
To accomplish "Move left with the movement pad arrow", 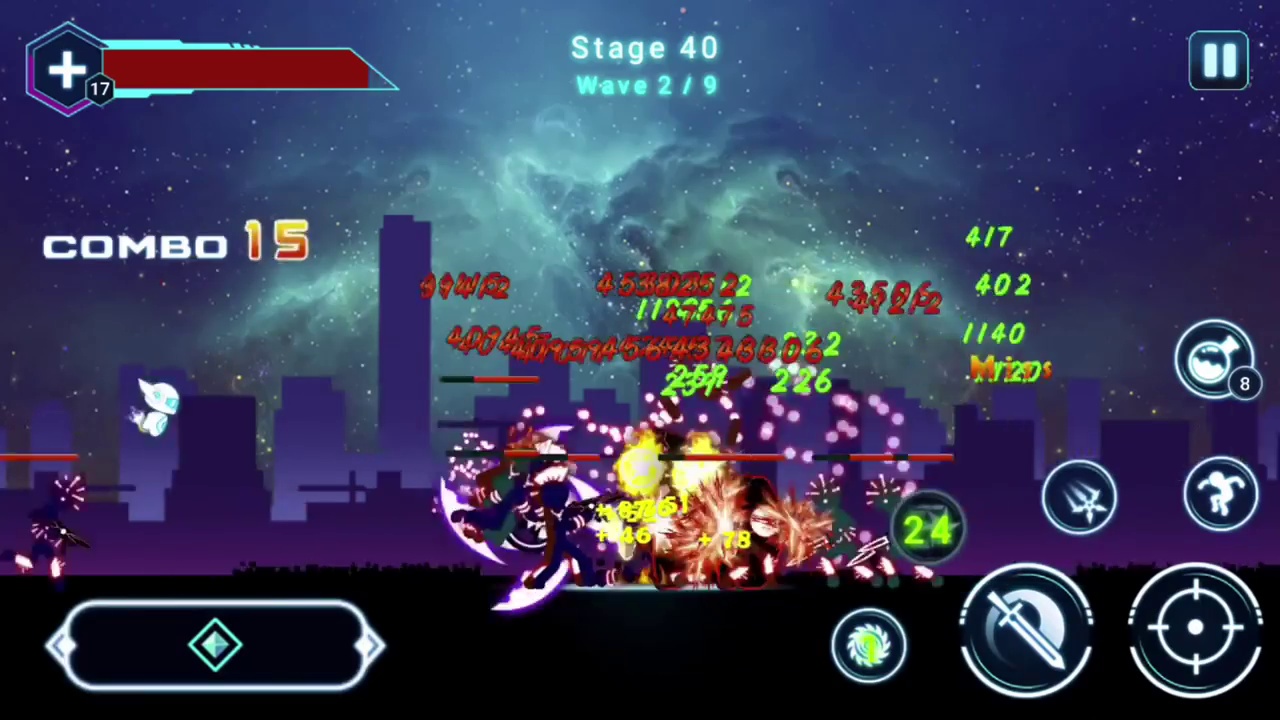I will coord(62,646).
